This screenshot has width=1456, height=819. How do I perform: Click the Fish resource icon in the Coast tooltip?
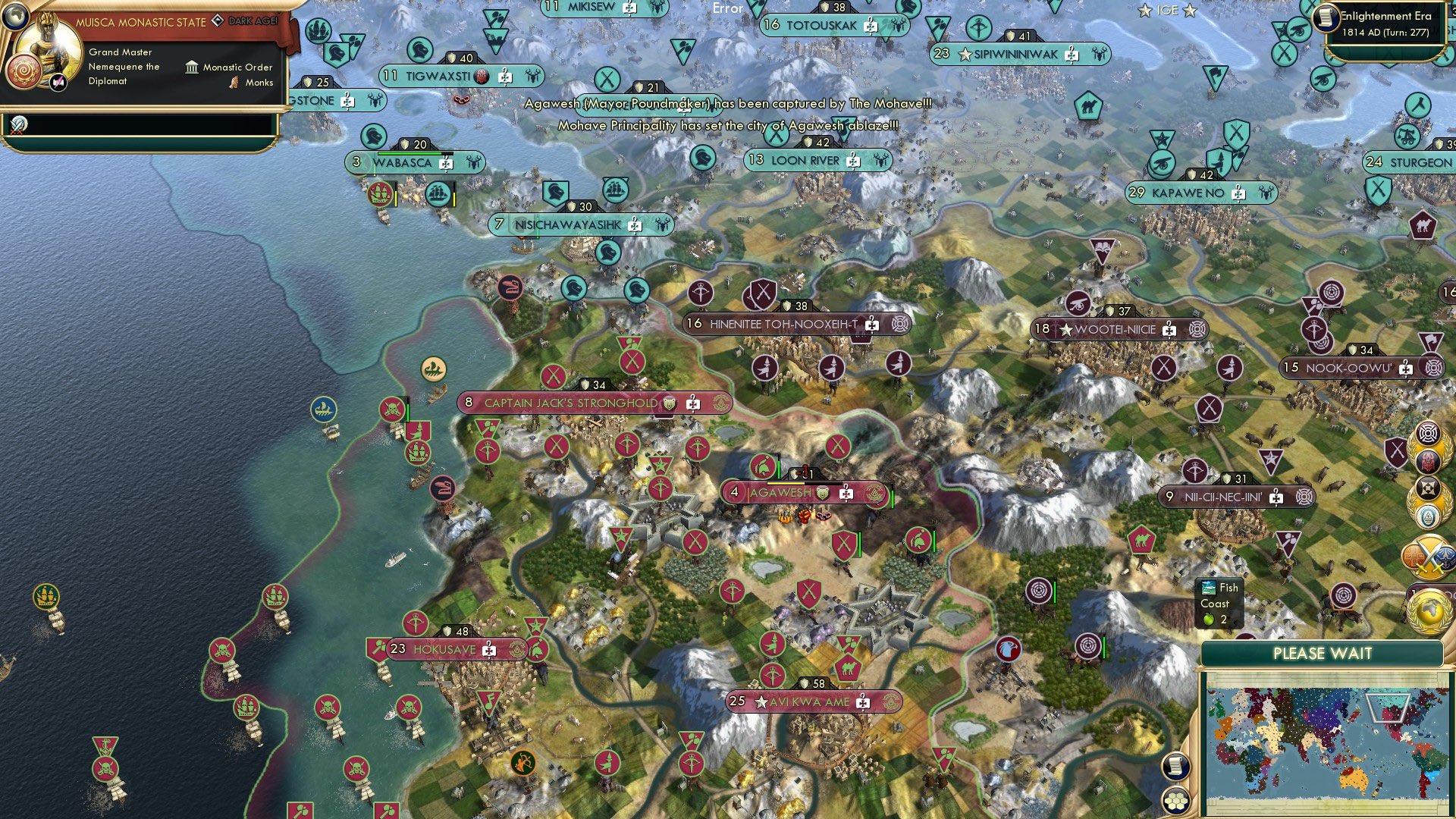(1207, 587)
